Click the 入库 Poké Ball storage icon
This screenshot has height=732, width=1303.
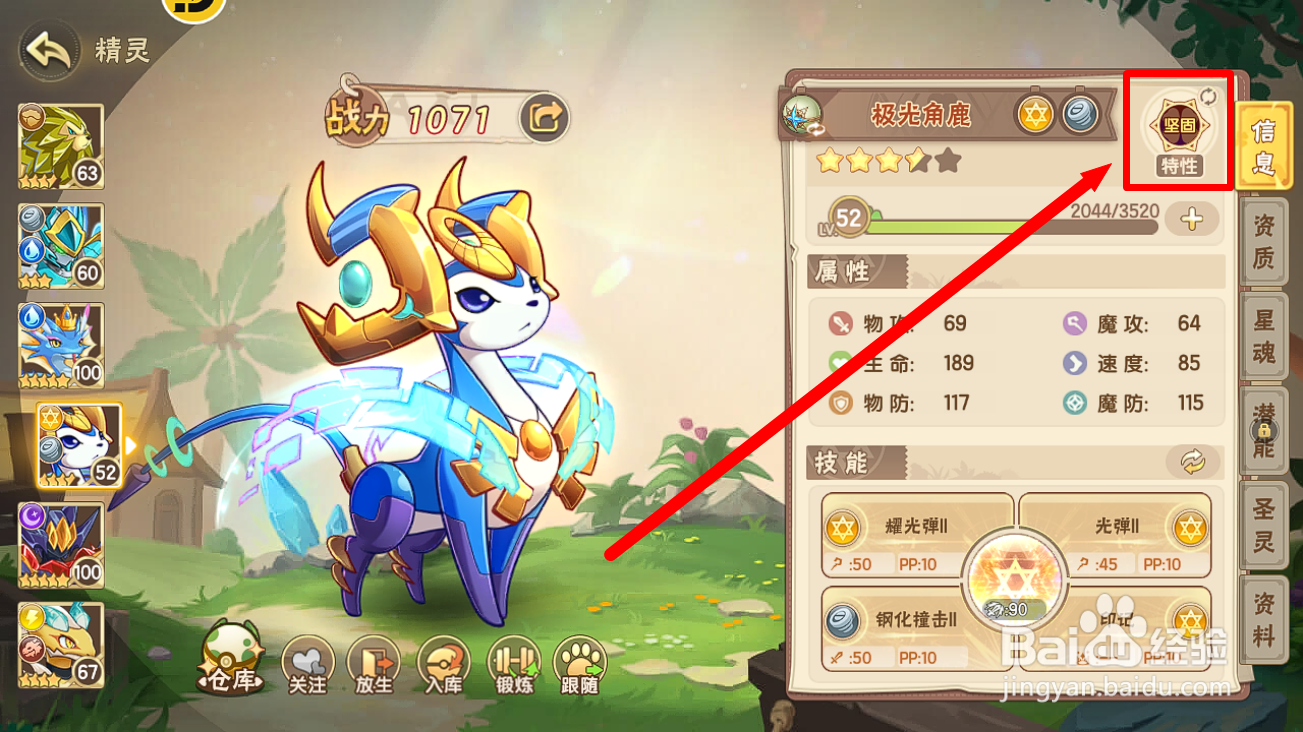point(443,661)
